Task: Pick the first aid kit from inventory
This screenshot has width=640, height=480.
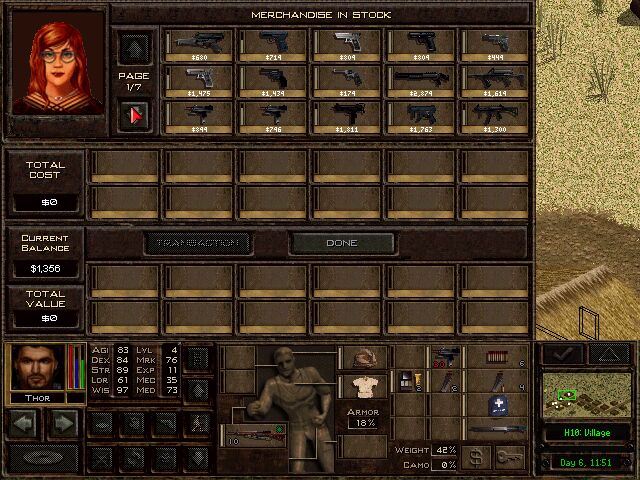Action: coord(498,405)
